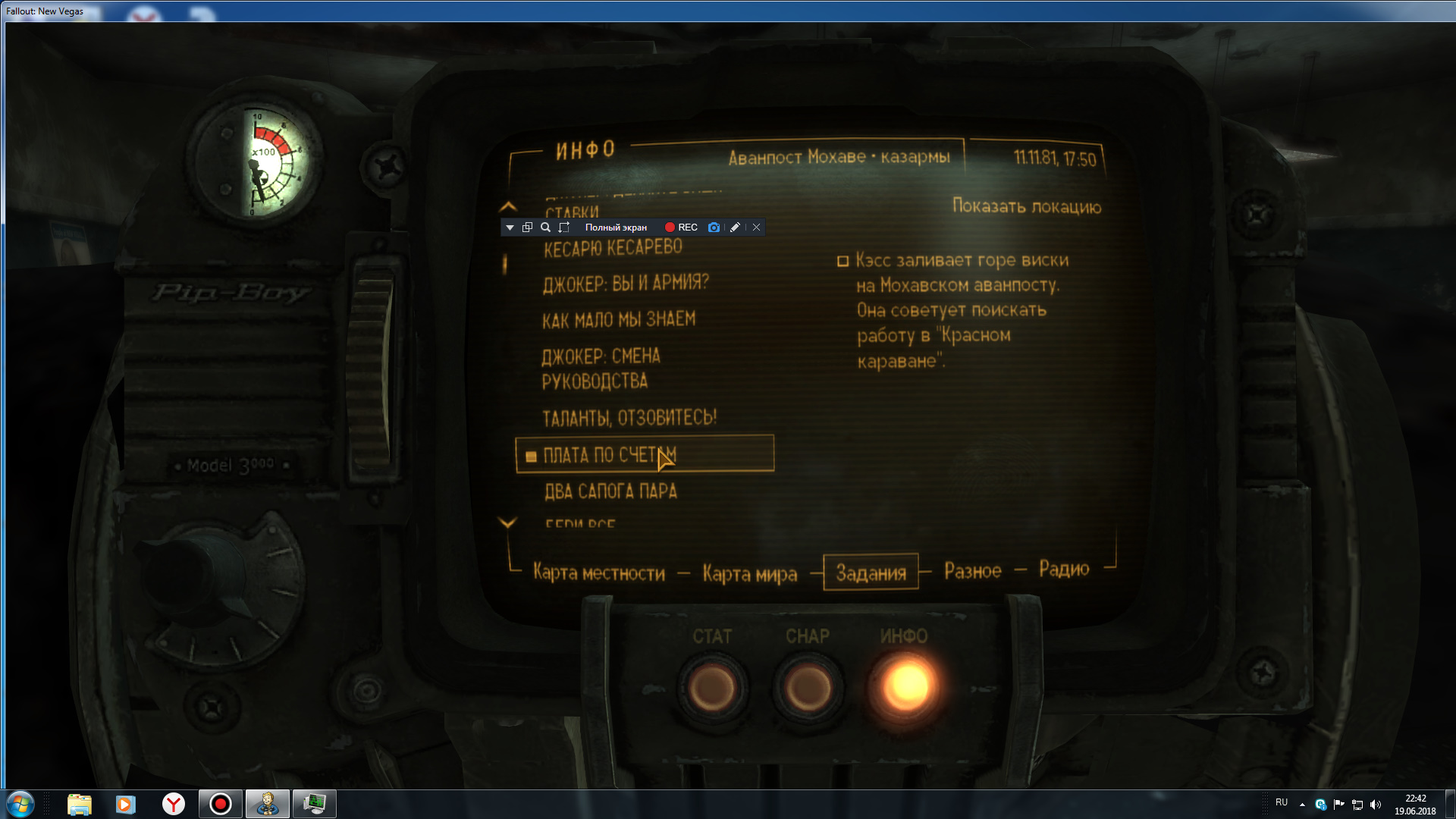Click Показать локацию to show quest location
The height and width of the screenshot is (819, 1456).
point(1026,206)
